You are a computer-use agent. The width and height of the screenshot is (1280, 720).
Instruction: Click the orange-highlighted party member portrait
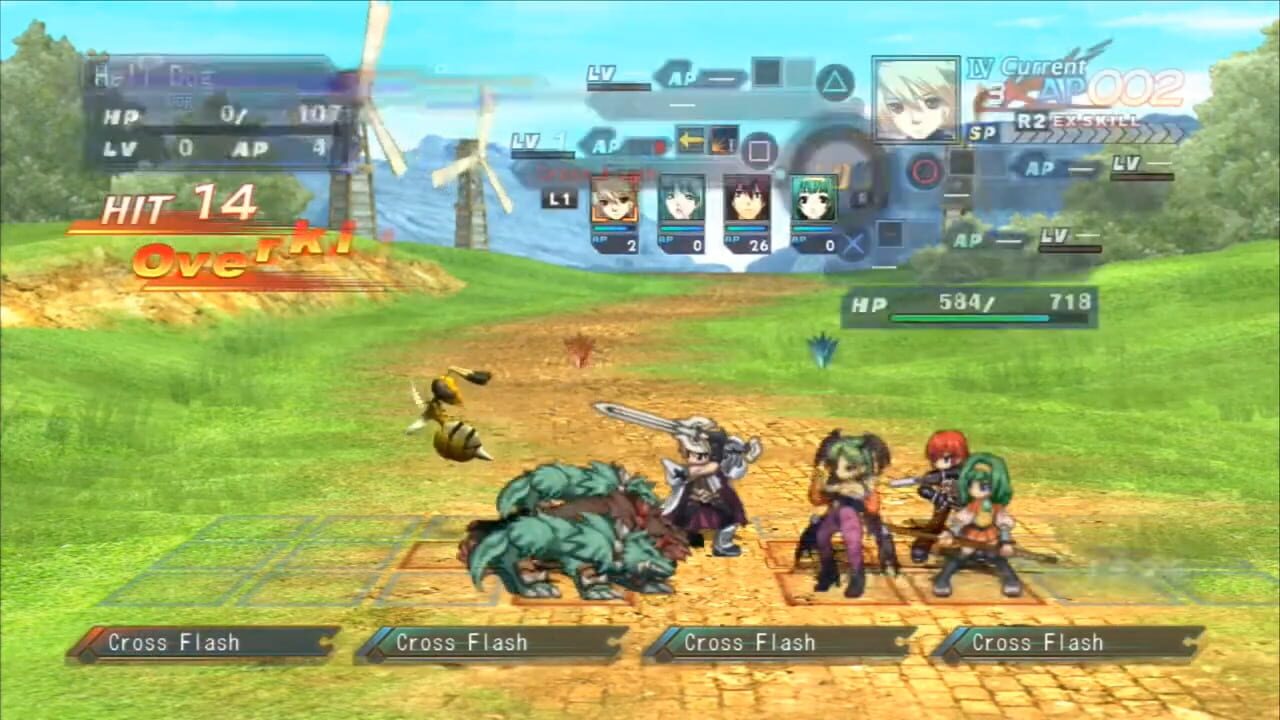coord(617,202)
